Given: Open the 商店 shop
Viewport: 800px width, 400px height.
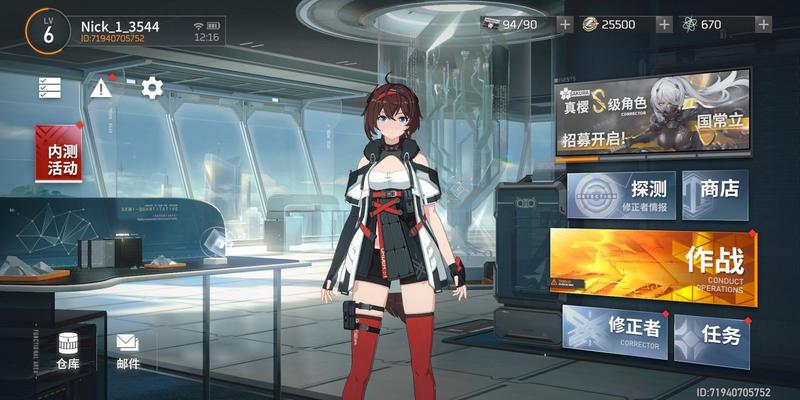Looking at the screenshot, I should pyautogui.click(x=715, y=194).
